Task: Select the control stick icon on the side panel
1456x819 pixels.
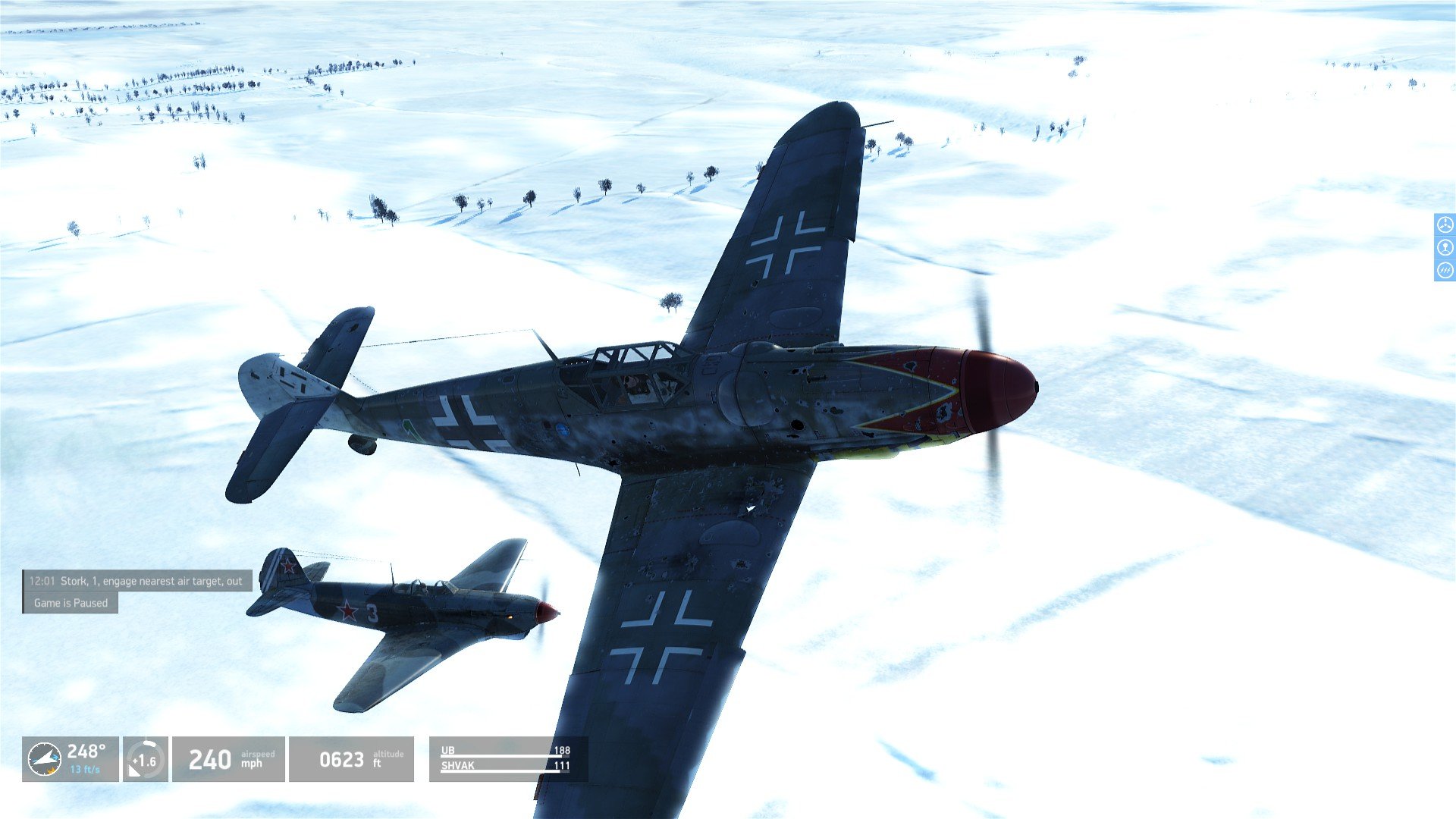Action: coord(1445,247)
